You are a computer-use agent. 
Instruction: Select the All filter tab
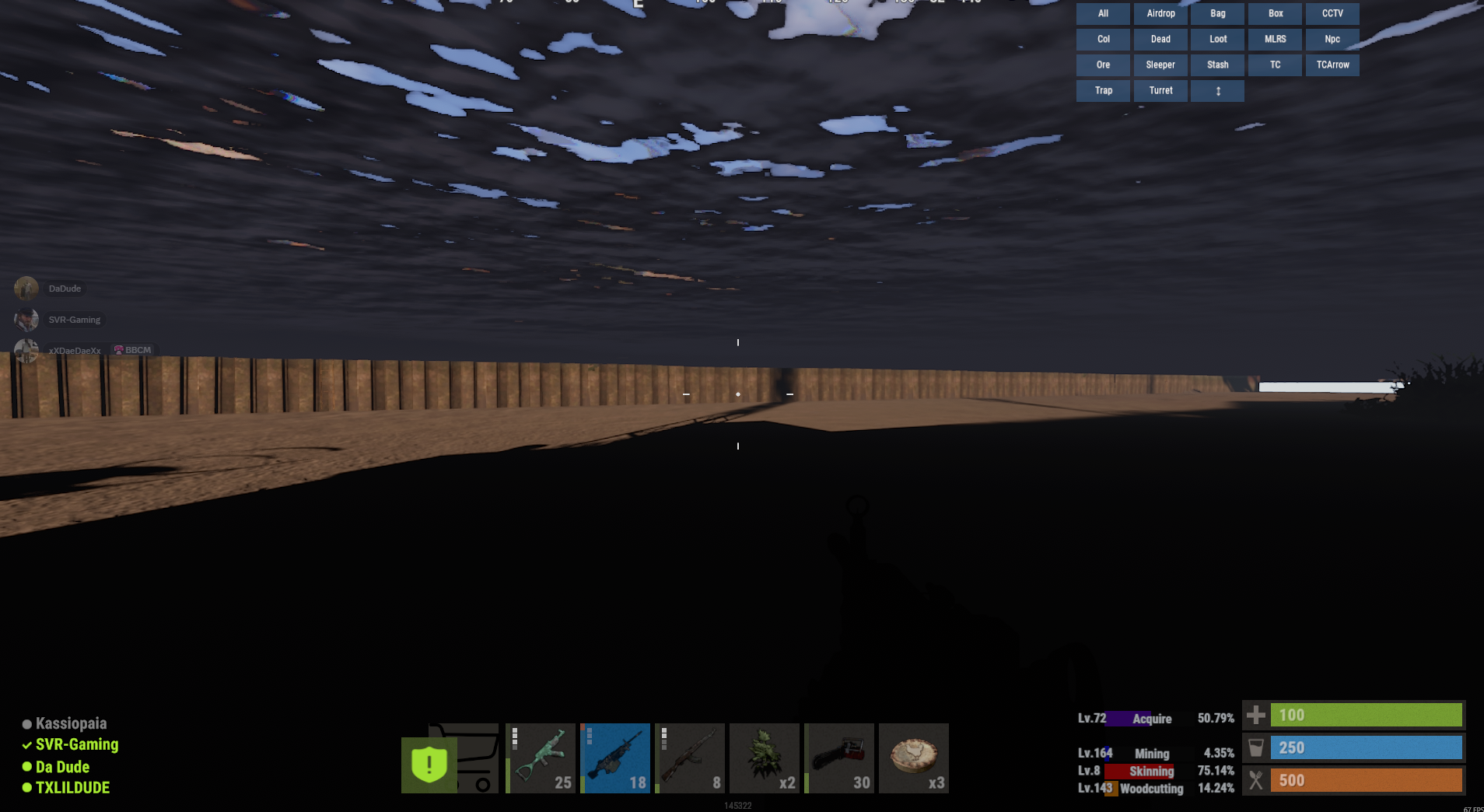(x=1102, y=13)
